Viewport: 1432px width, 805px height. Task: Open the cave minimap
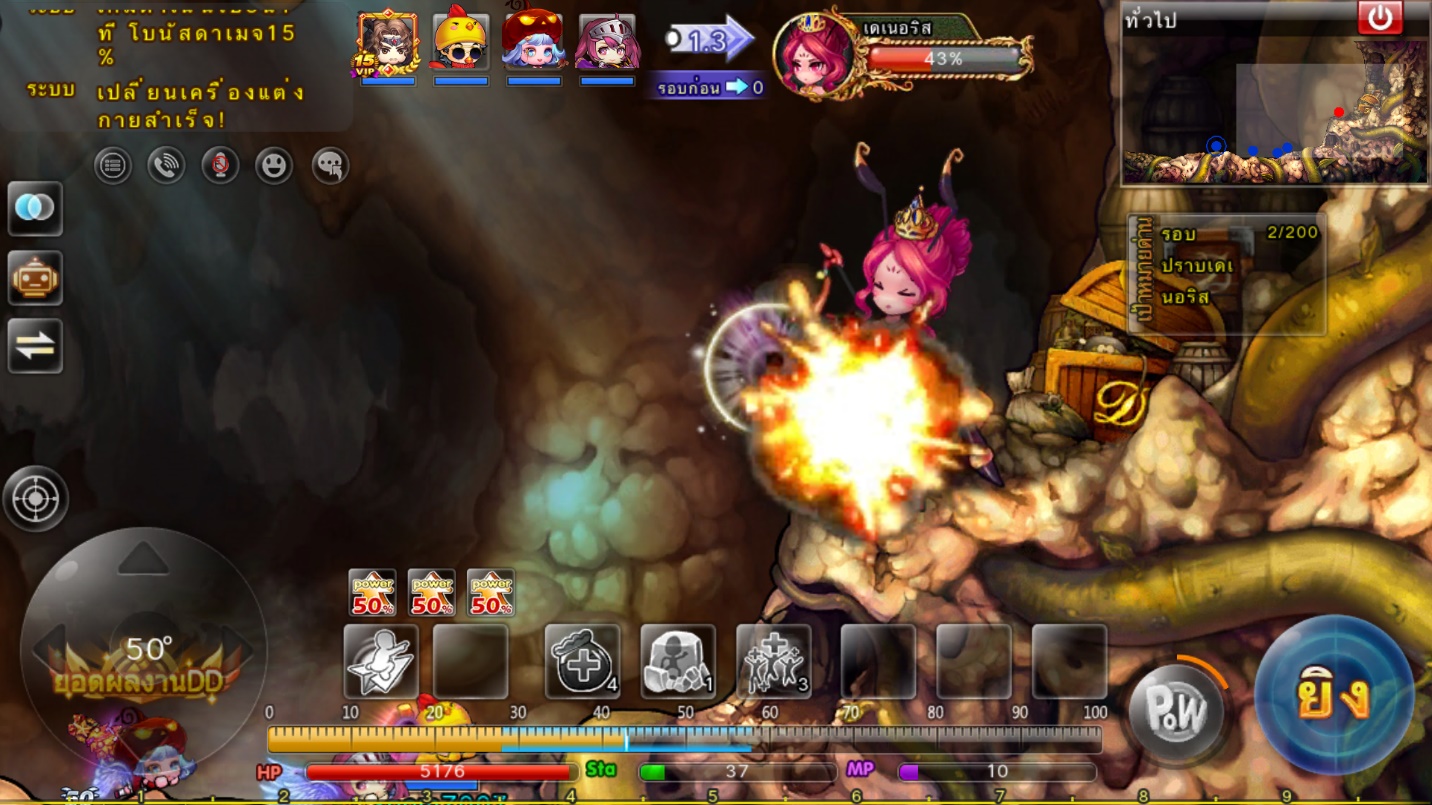[x=1275, y=110]
